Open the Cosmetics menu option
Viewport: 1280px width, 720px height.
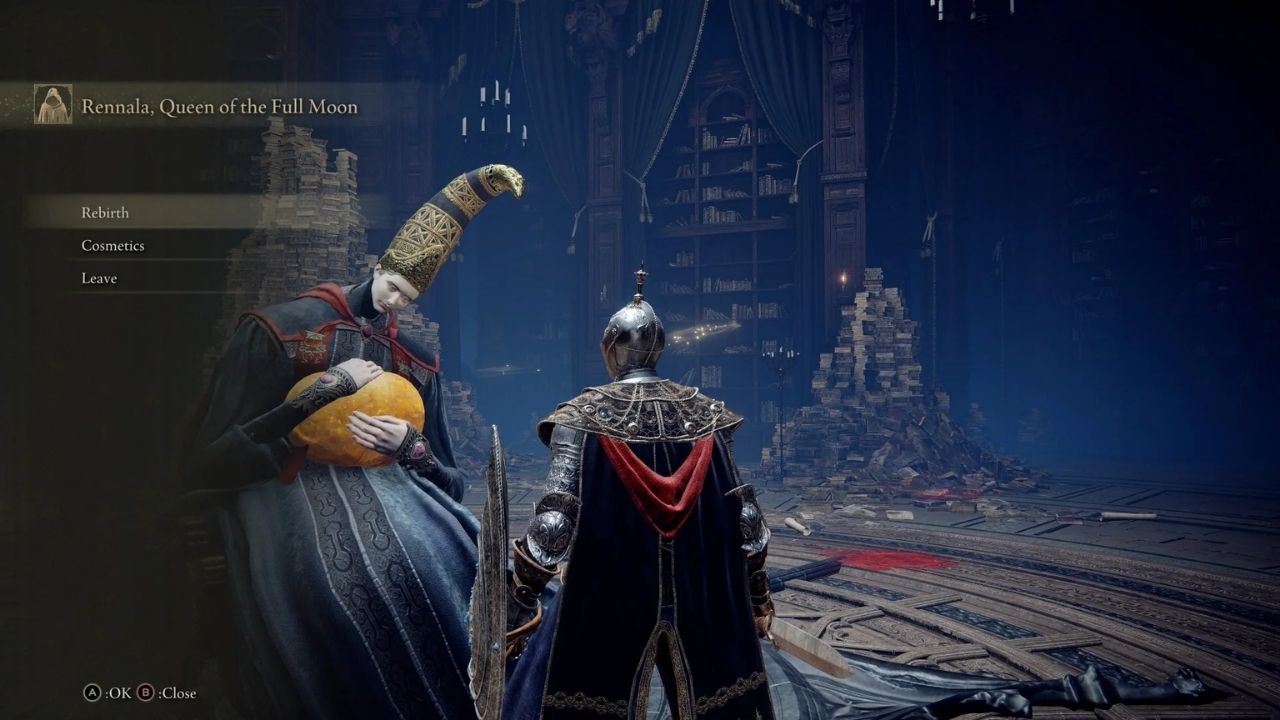point(112,245)
